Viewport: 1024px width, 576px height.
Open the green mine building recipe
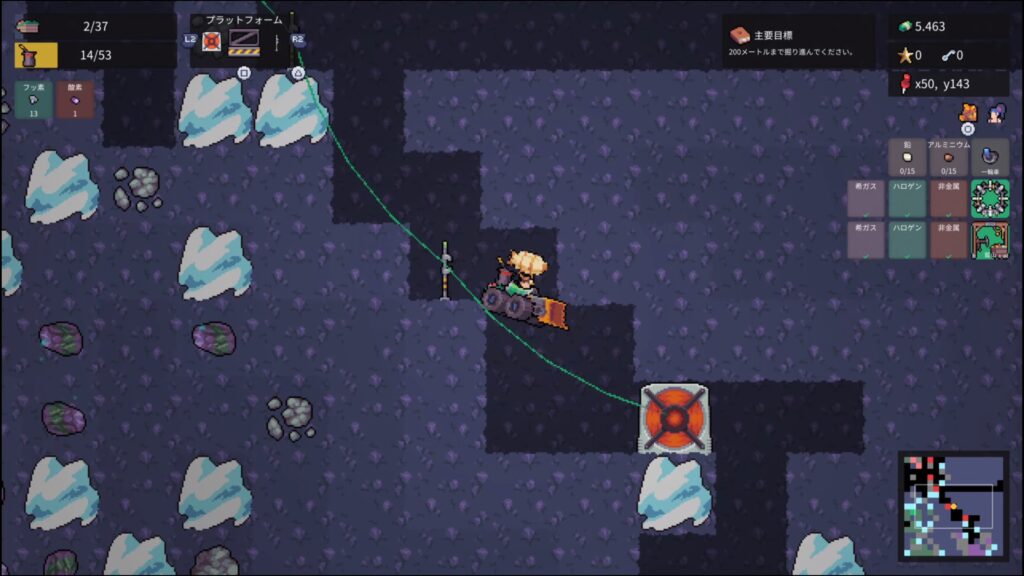tap(990, 240)
